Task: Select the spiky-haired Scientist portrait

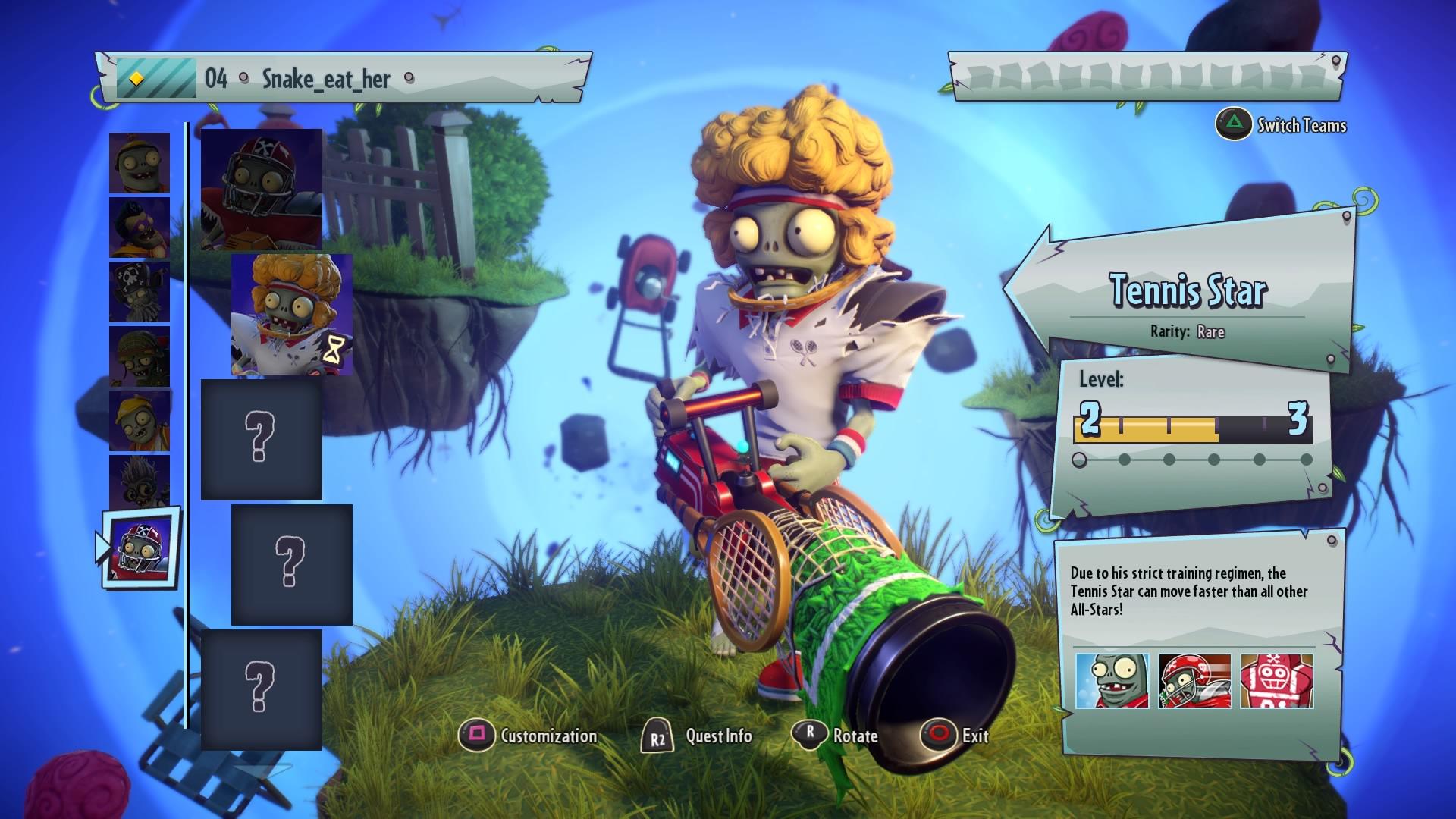Action: point(140,482)
